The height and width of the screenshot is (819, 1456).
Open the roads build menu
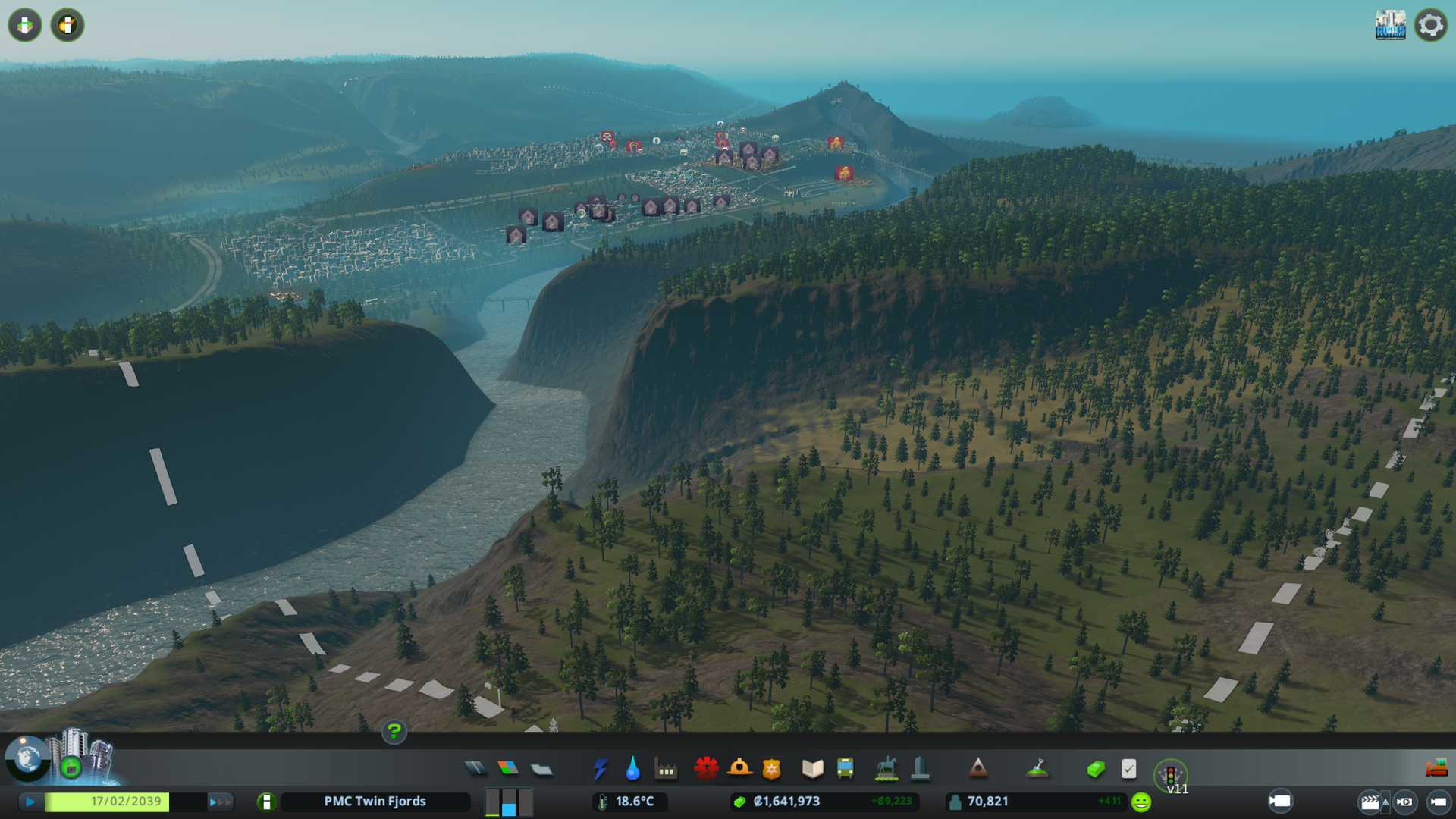tap(475, 769)
